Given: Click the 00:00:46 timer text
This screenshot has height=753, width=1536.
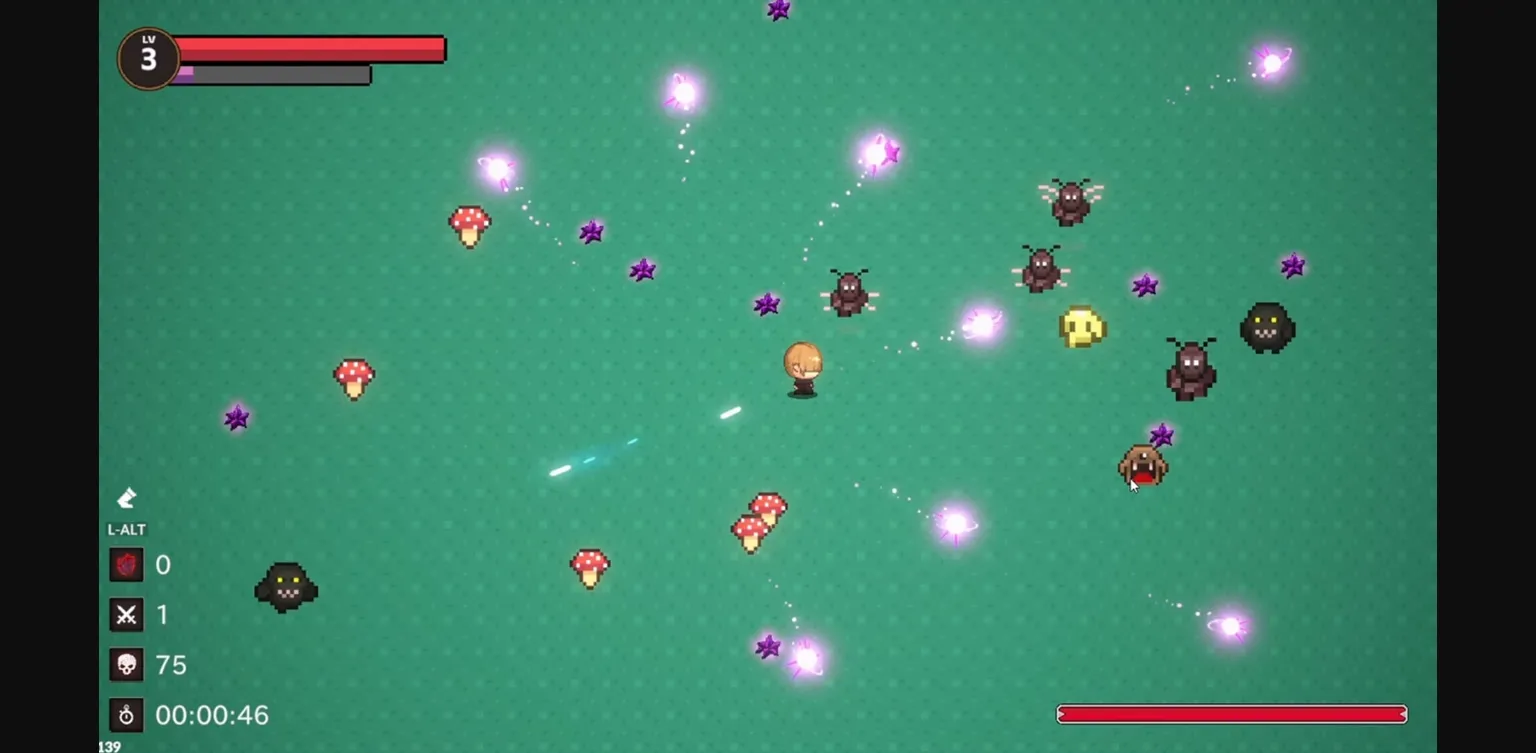Looking at the screenshot, I should coord(212,715).
